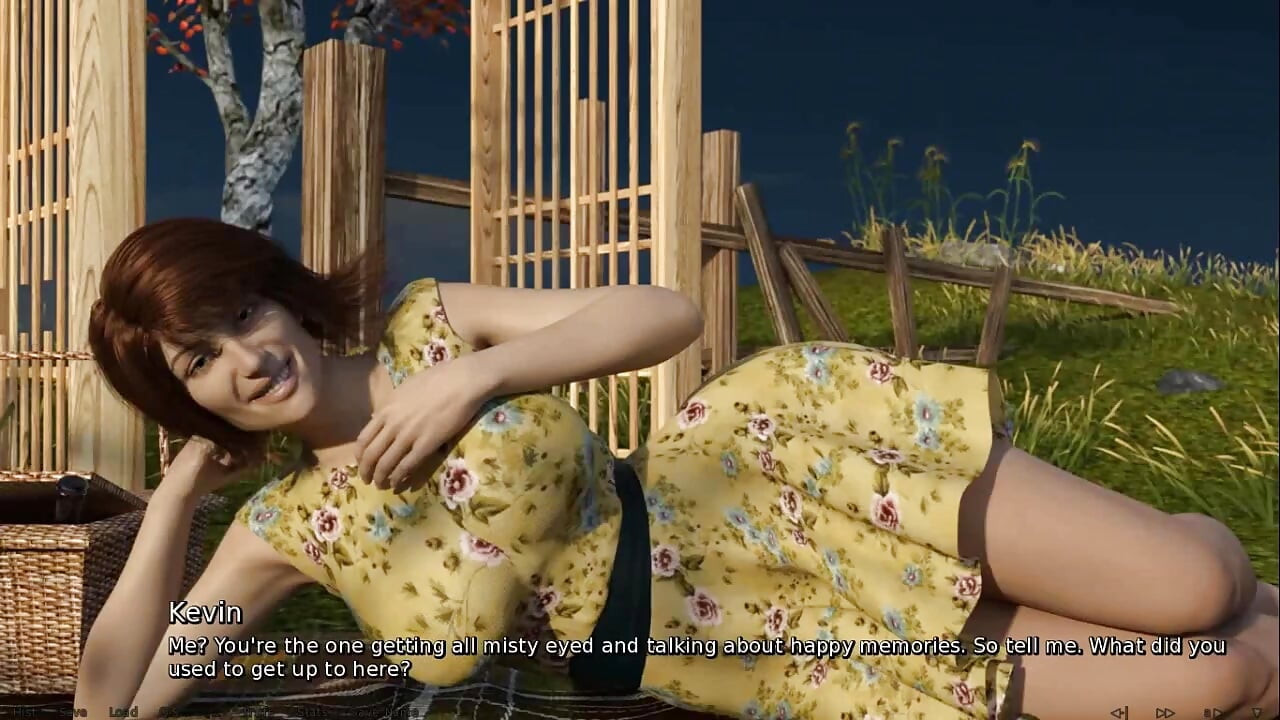Rollback to the previous dialogue line
This screenshot has height=720, width=1280.
point(1120,711)
